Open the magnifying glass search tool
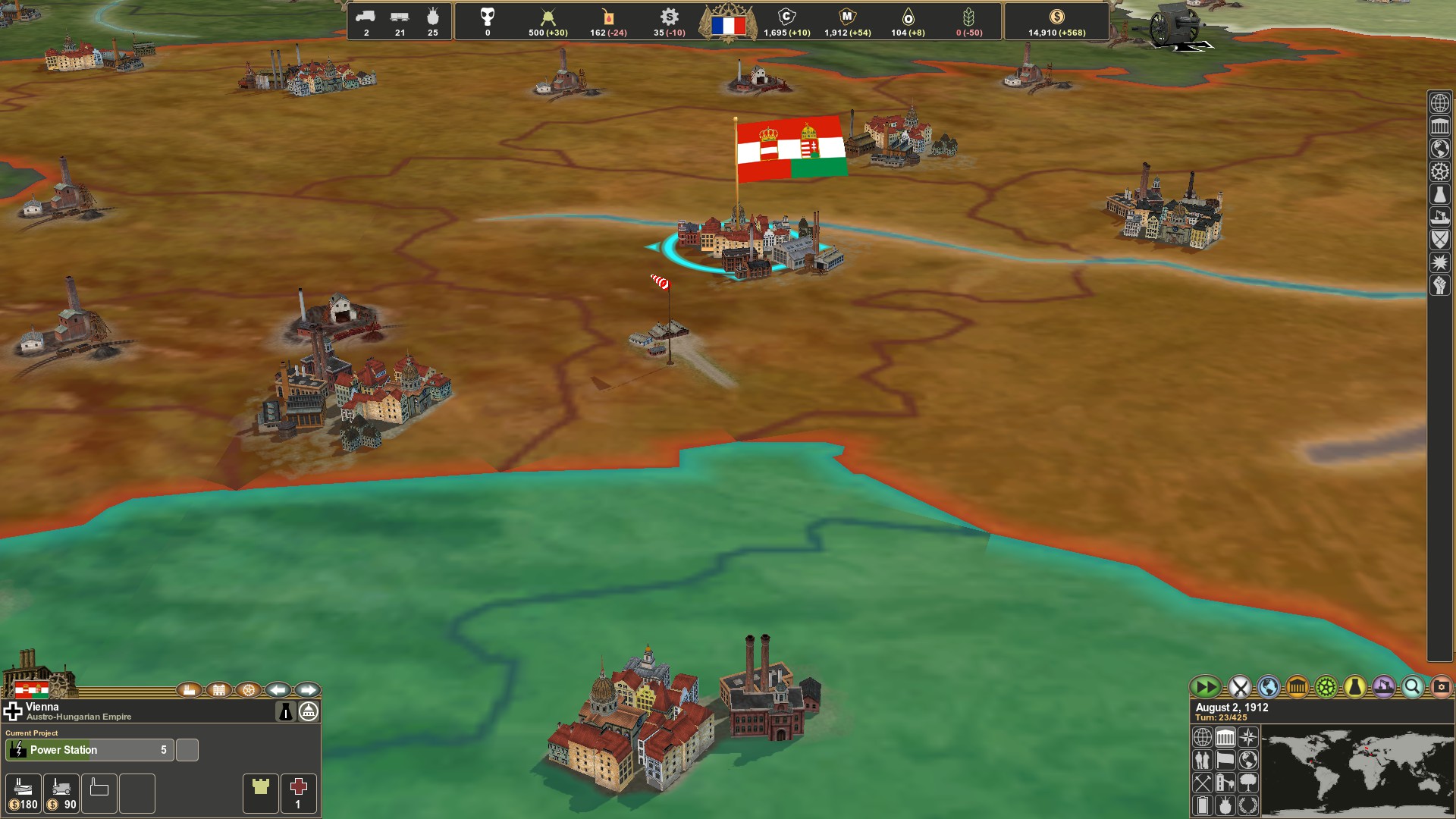Image resolution: width=1456 pixels, height=819 pixels. click(1411, 687)
